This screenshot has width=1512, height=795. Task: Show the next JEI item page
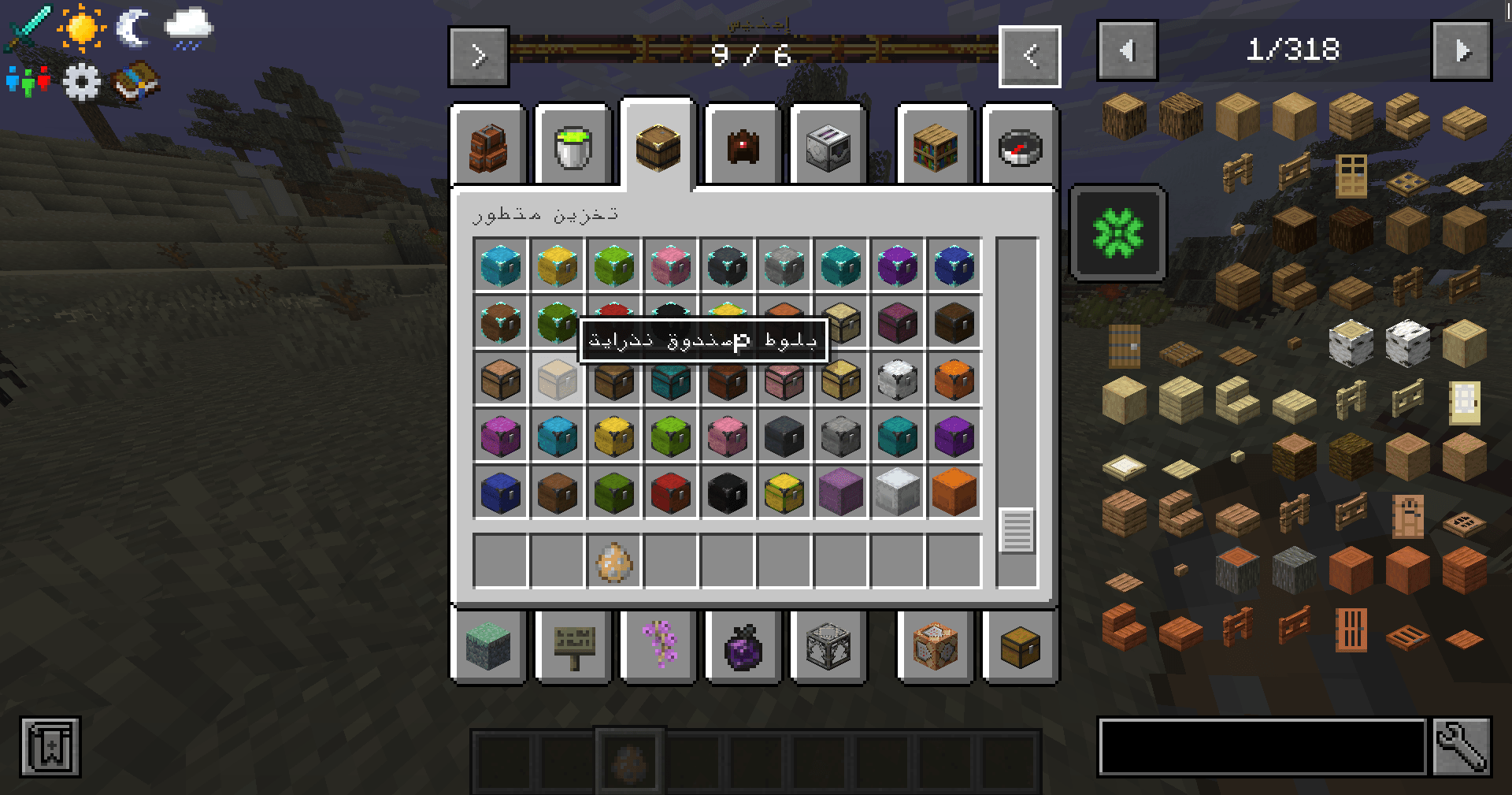click(x=1462, y=51)
